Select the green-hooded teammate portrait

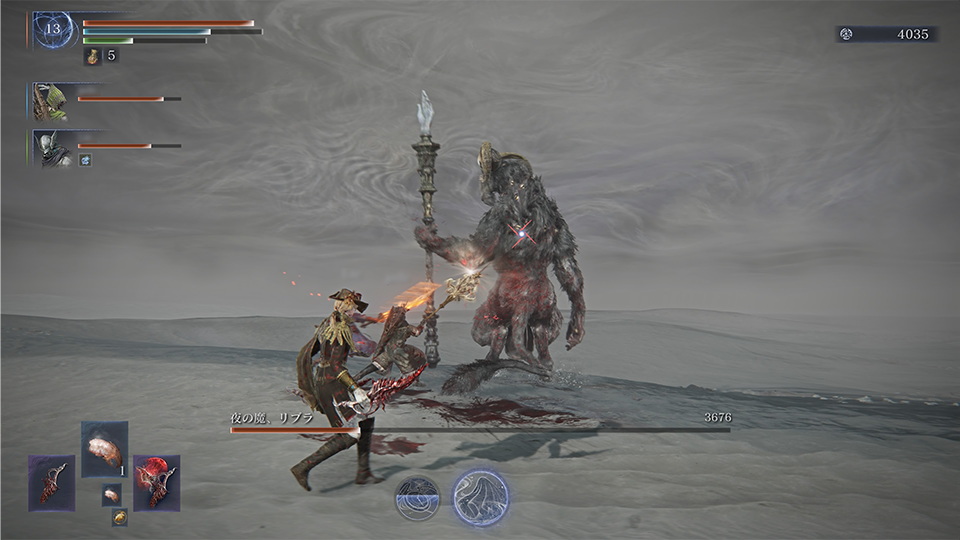[49, 101]
